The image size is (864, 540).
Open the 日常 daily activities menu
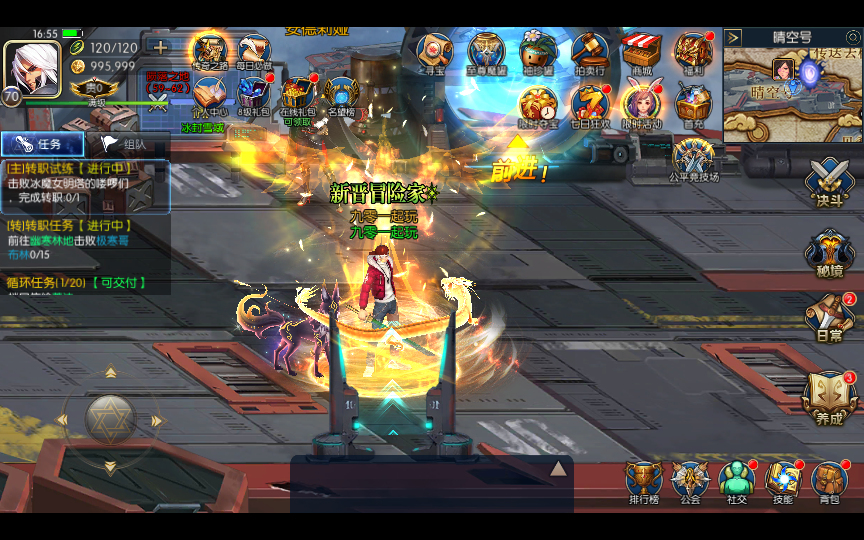click(x=829, y=317)
